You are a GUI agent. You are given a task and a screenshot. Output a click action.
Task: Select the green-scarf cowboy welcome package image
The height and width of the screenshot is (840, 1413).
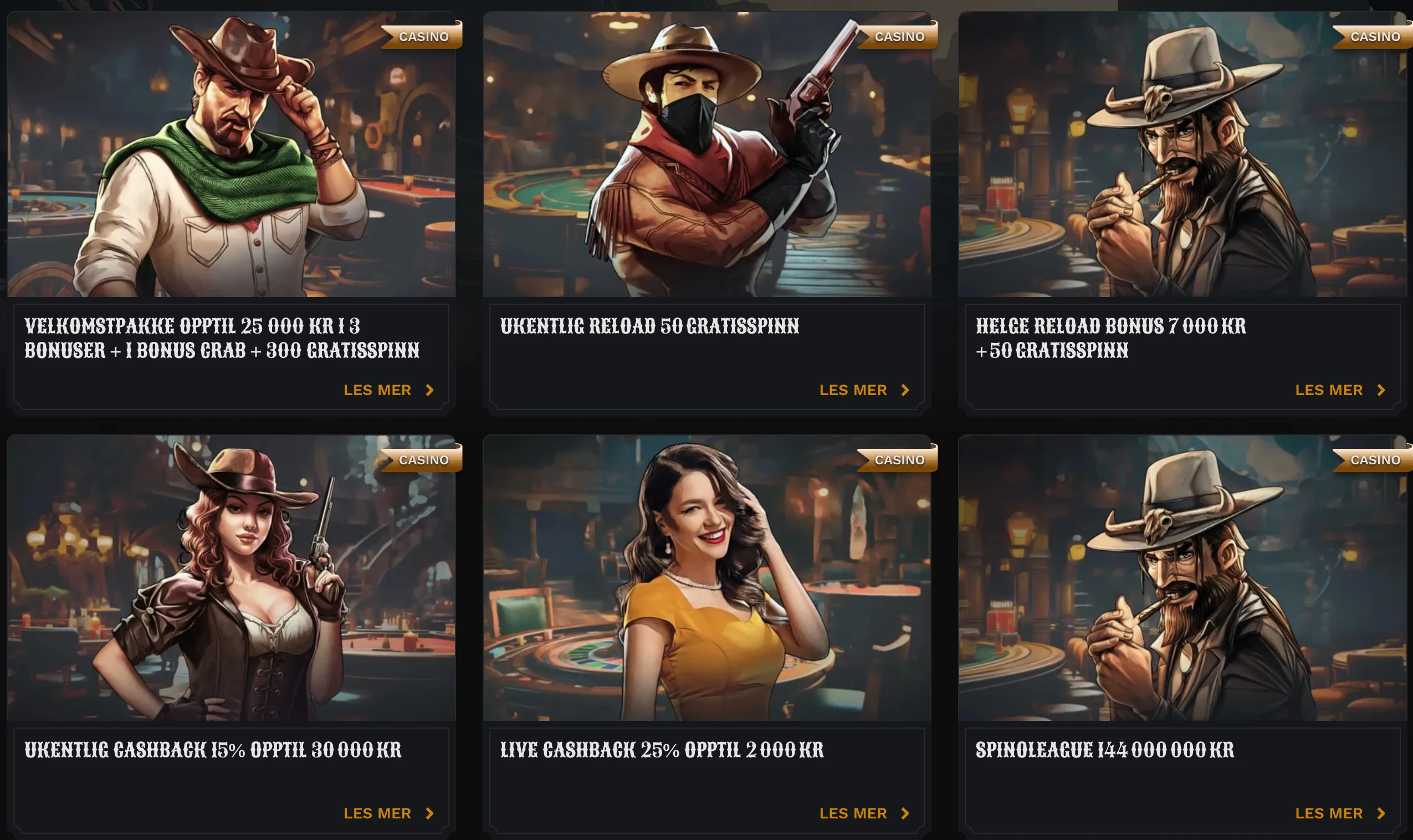(x=231, y=154)
